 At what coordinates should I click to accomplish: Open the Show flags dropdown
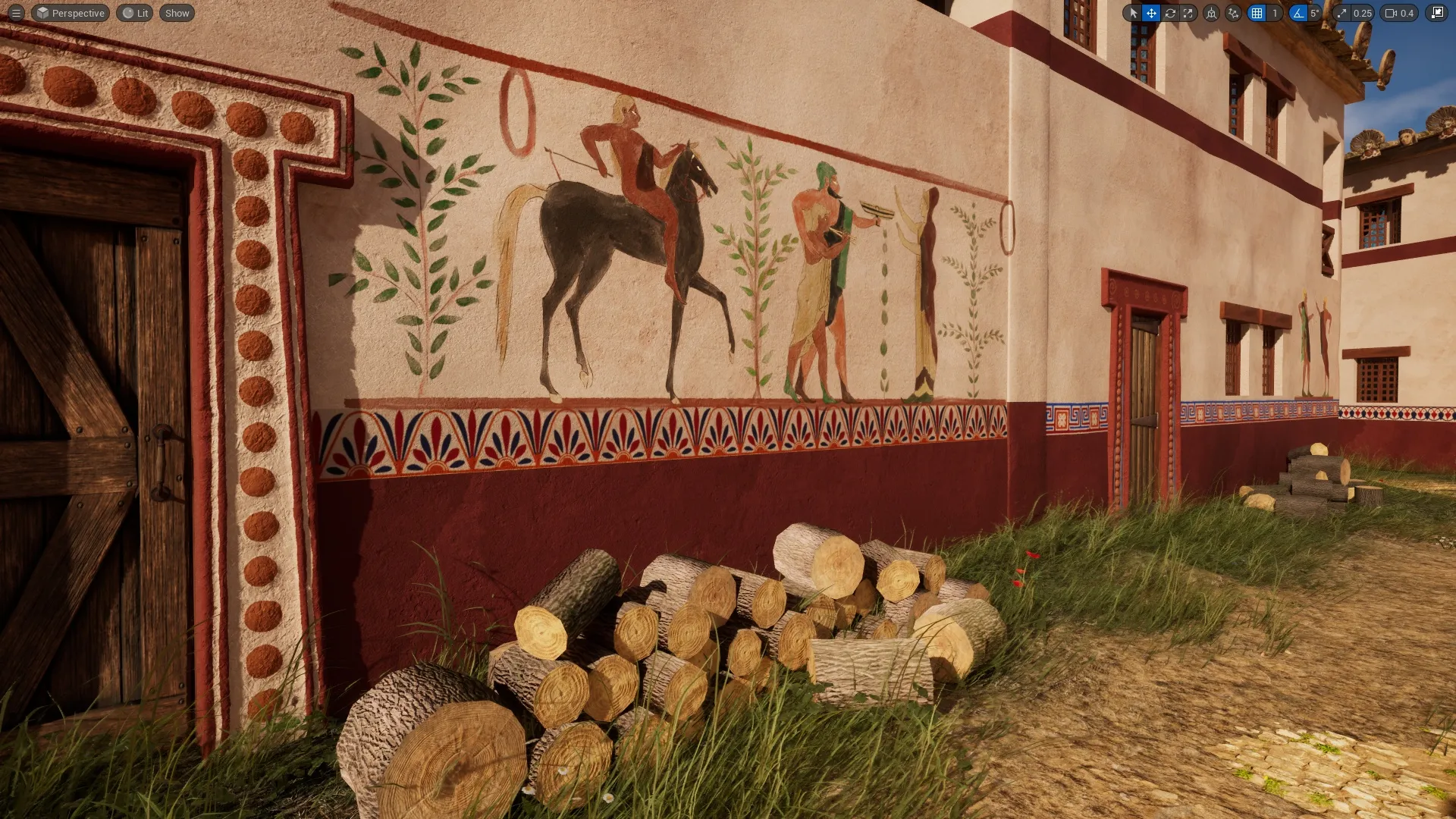click(x=176, y=13)
